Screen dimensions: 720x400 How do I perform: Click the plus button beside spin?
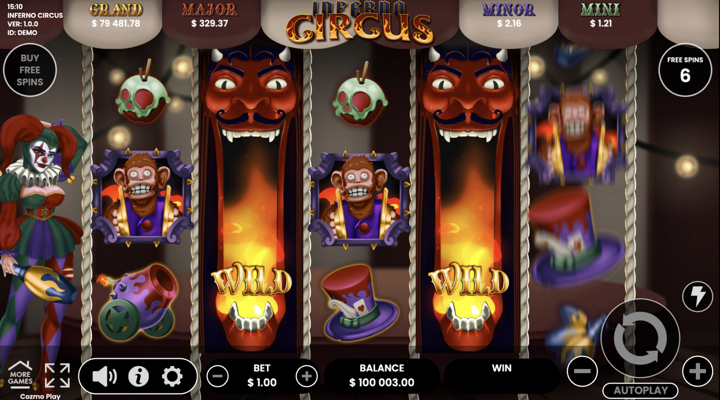click(697, 372)
